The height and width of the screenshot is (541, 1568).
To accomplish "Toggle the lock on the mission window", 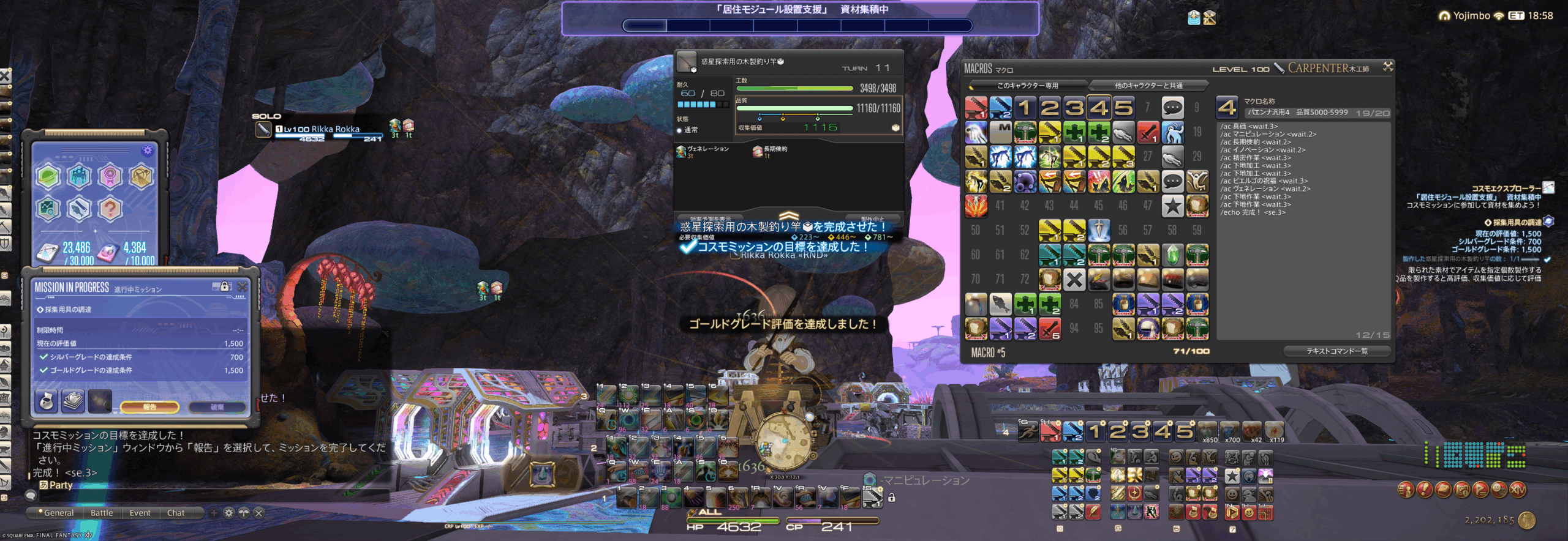I will click(x=224, y=286).
